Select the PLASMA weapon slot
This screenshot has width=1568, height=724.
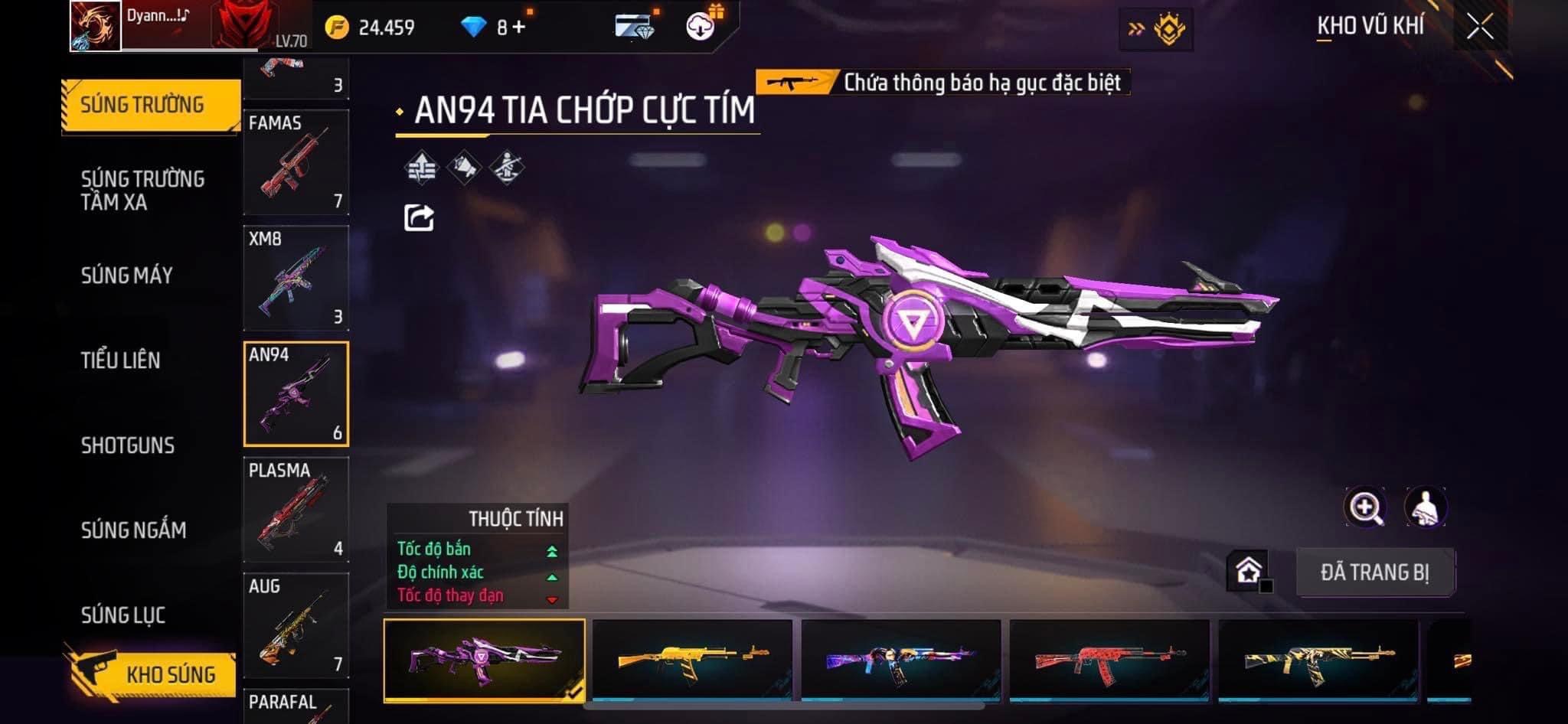[296, 510]
